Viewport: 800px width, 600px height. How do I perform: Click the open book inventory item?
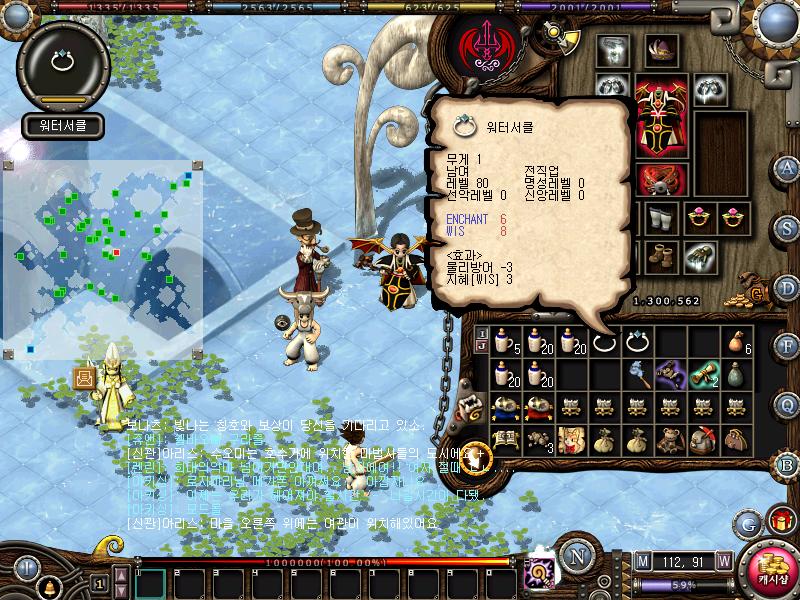504,438
